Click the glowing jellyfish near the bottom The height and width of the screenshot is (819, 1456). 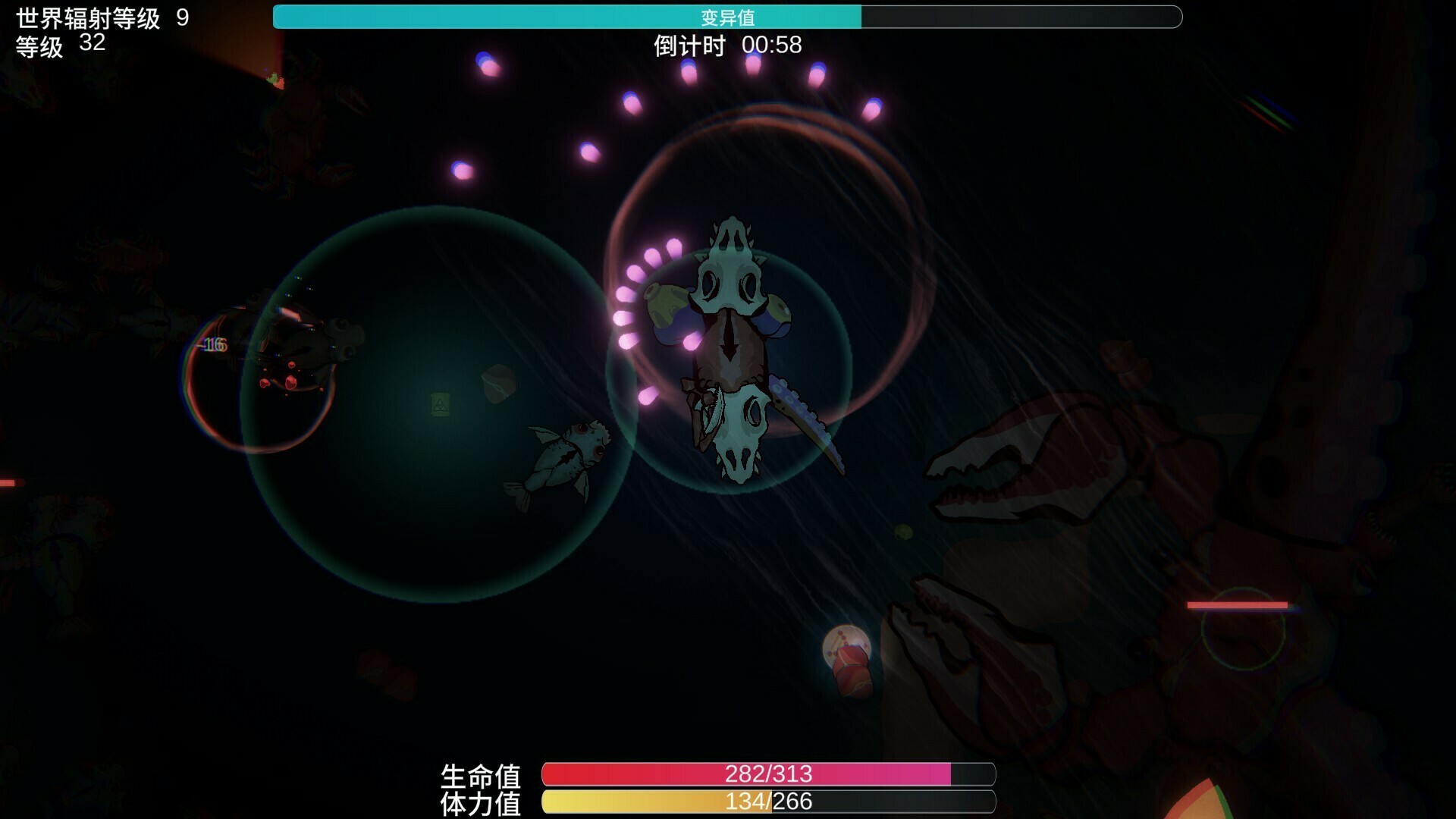coord(846,648)
